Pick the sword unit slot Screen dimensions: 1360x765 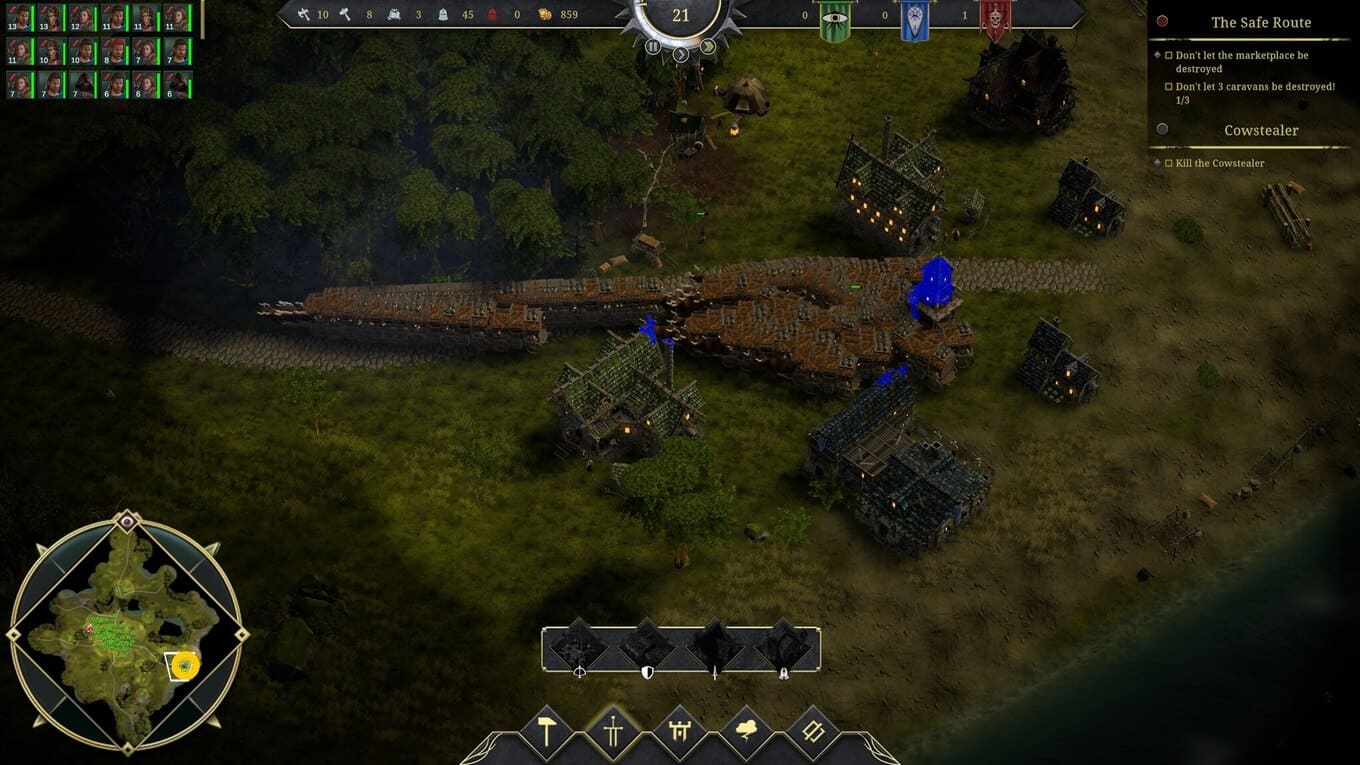[715, 647]
